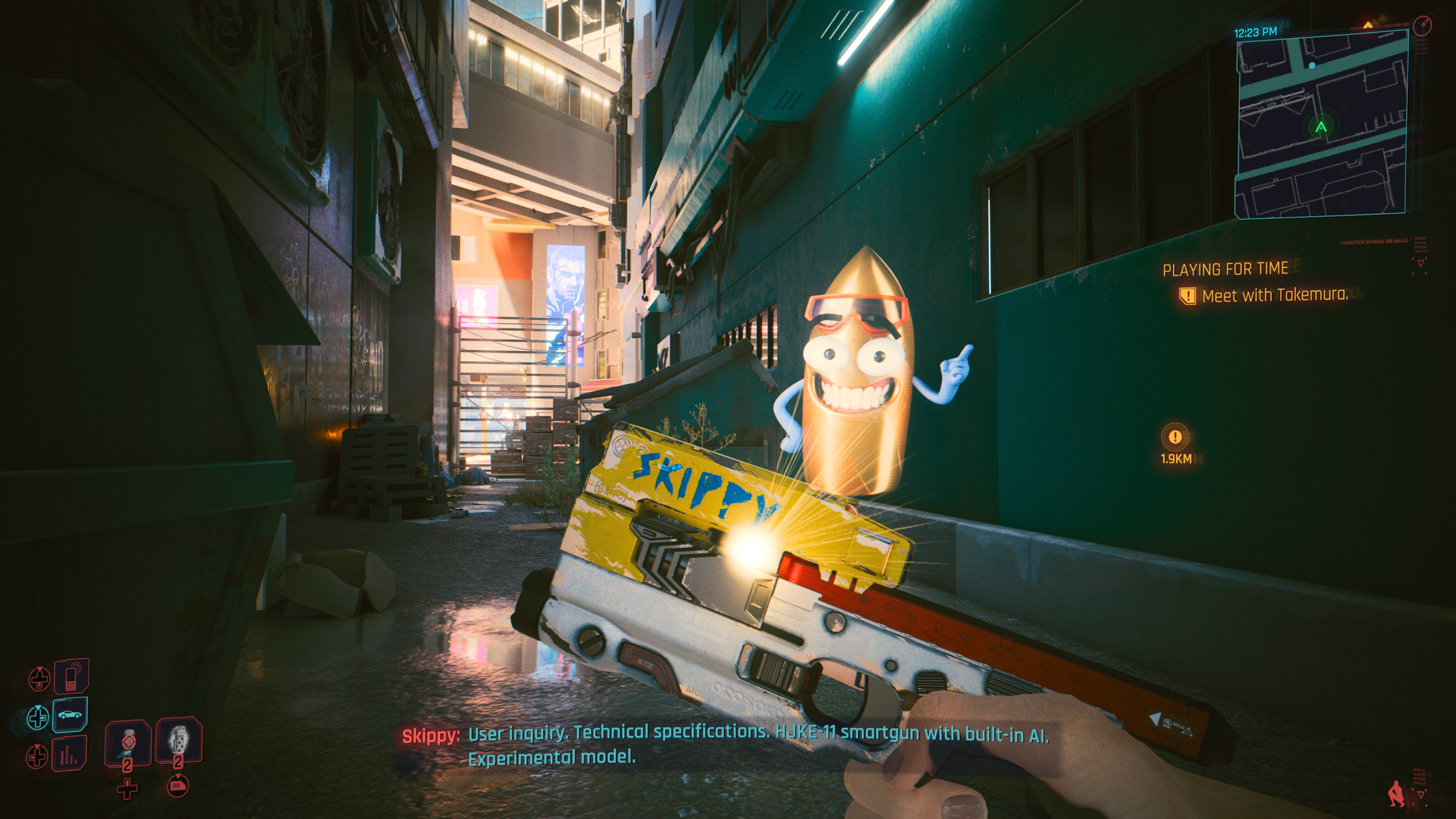
Task: Click the compass icon beside the minimap
Action: (x=1422, y=26)
